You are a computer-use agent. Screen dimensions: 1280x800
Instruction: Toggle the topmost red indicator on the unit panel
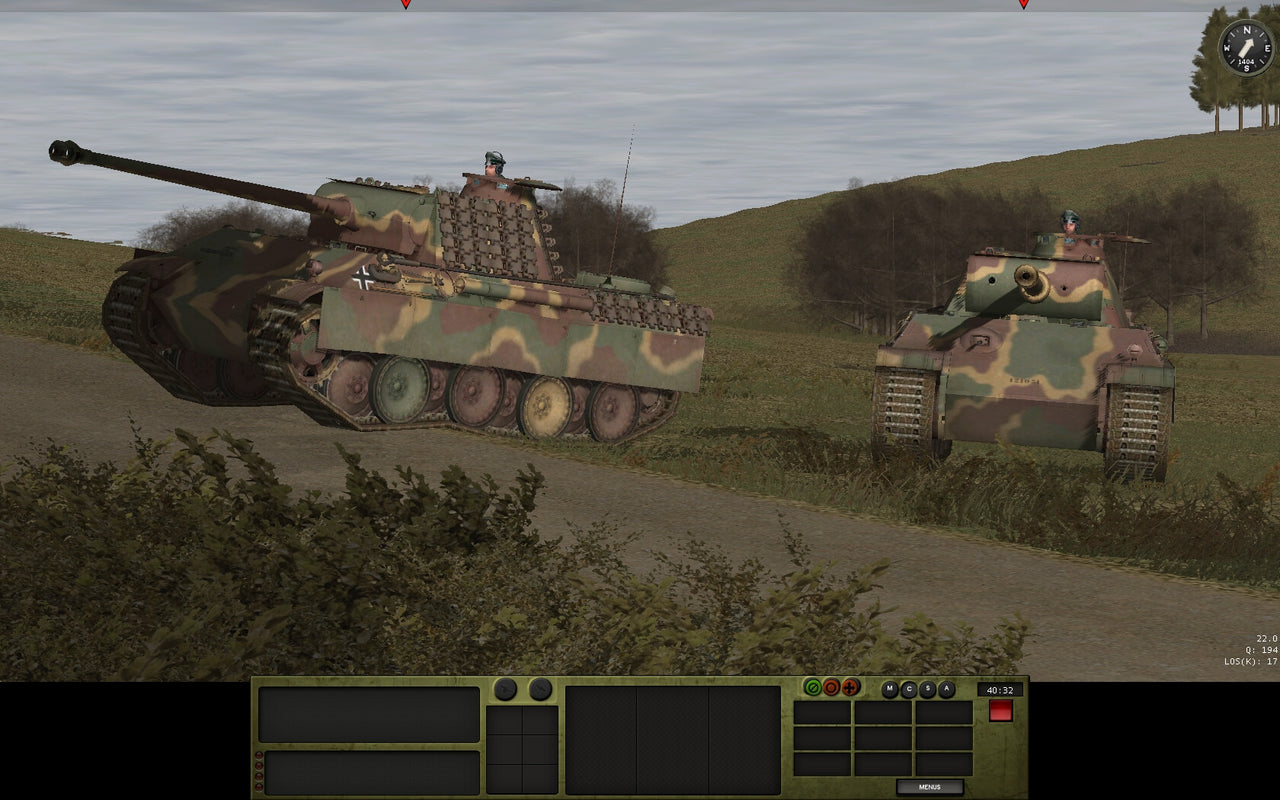259,755
